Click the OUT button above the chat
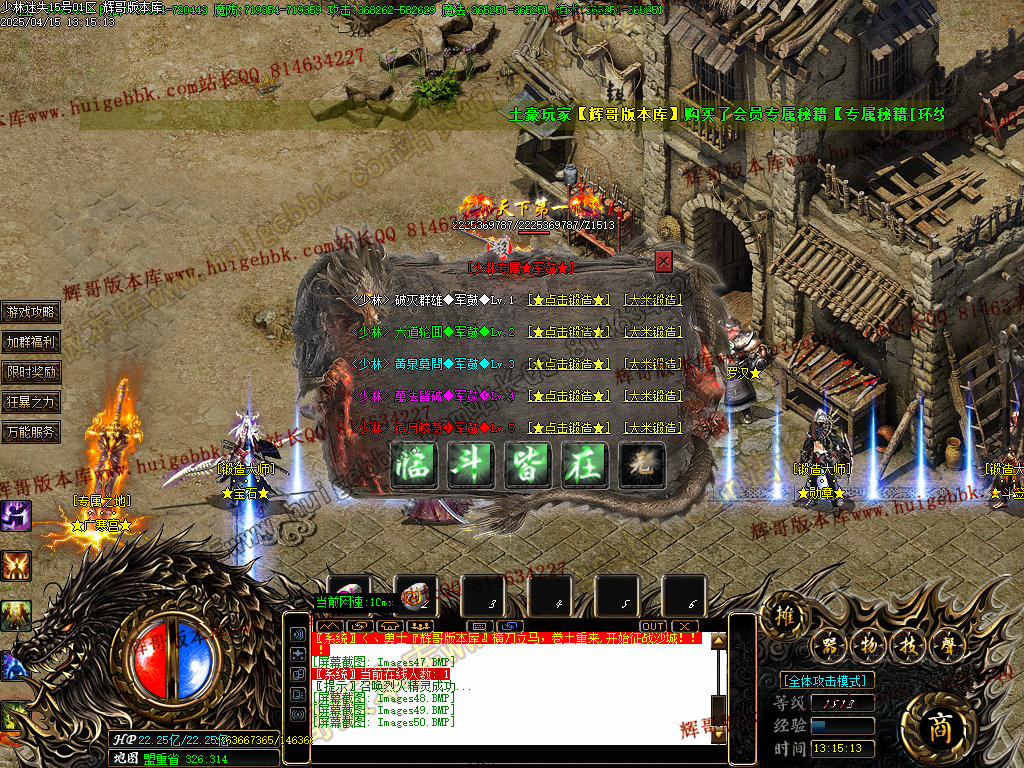The width and height of the screenshot is (1024, 768). [652, 626]
